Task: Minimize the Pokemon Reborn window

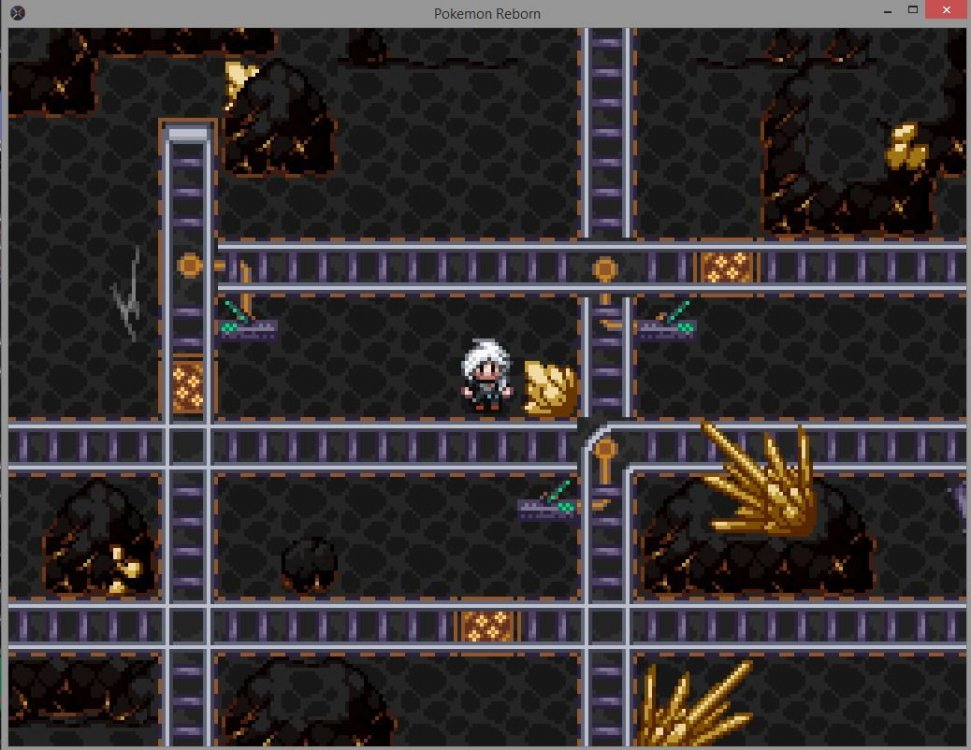Action: click(x=886, y=10)
